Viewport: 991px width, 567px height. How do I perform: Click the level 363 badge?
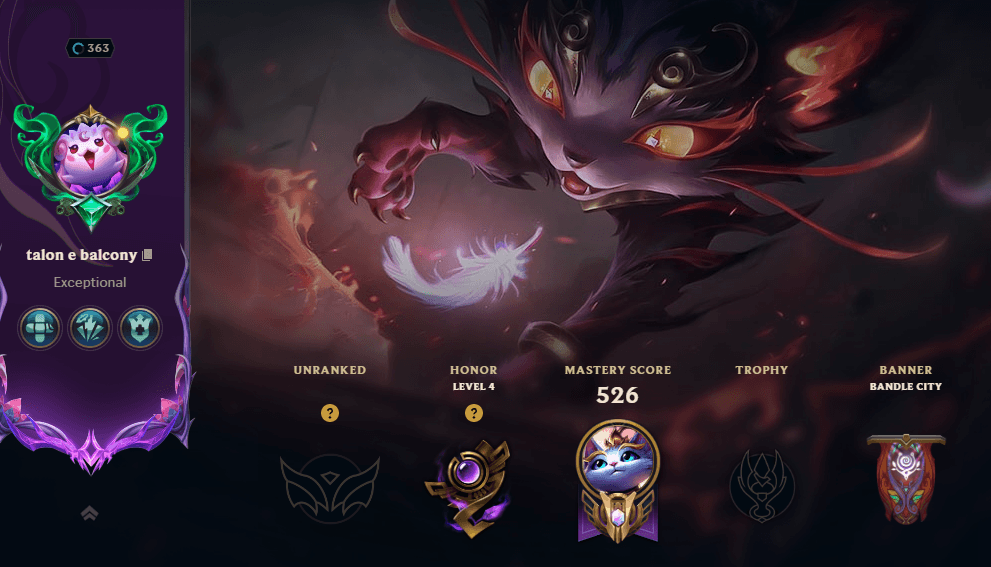[90, 48]
